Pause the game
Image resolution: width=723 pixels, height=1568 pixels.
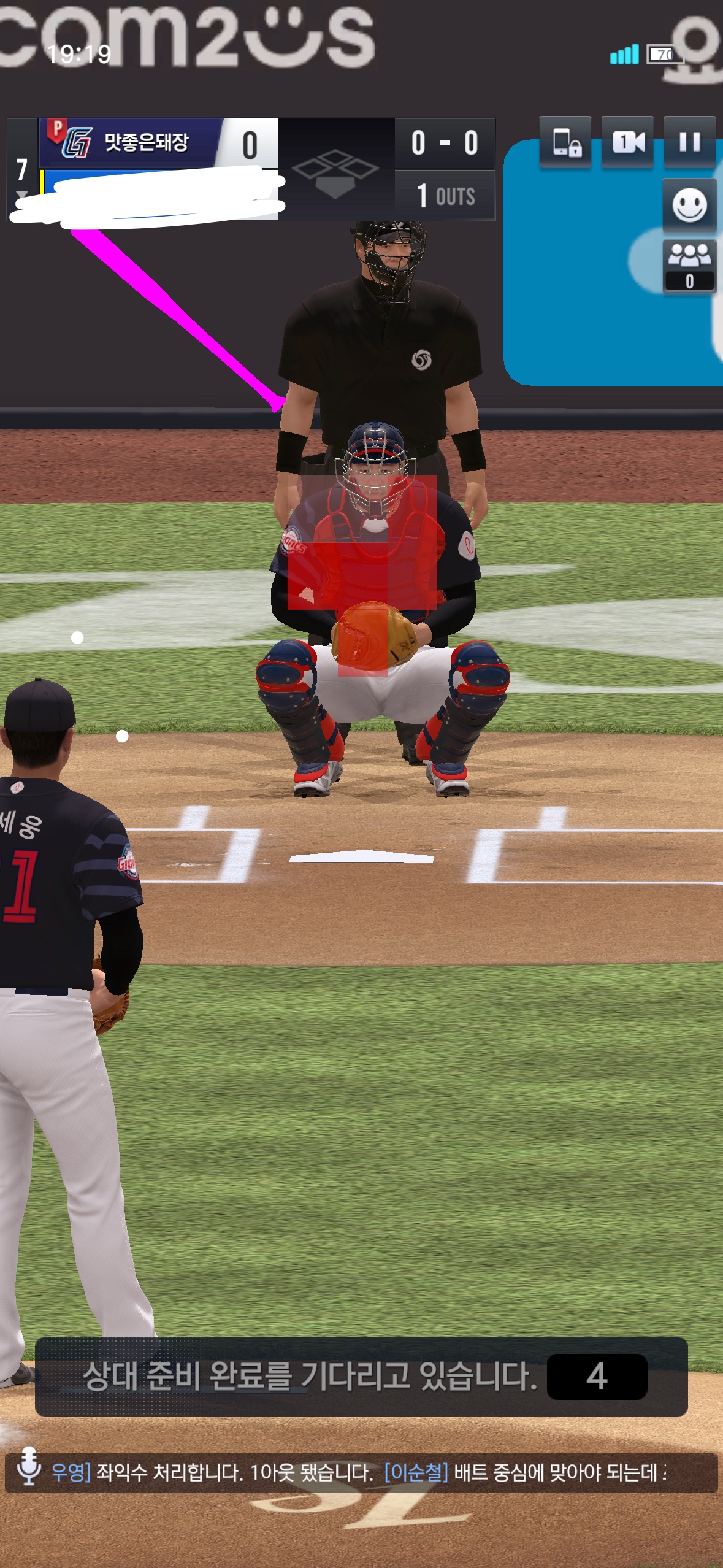pos(689,142)
